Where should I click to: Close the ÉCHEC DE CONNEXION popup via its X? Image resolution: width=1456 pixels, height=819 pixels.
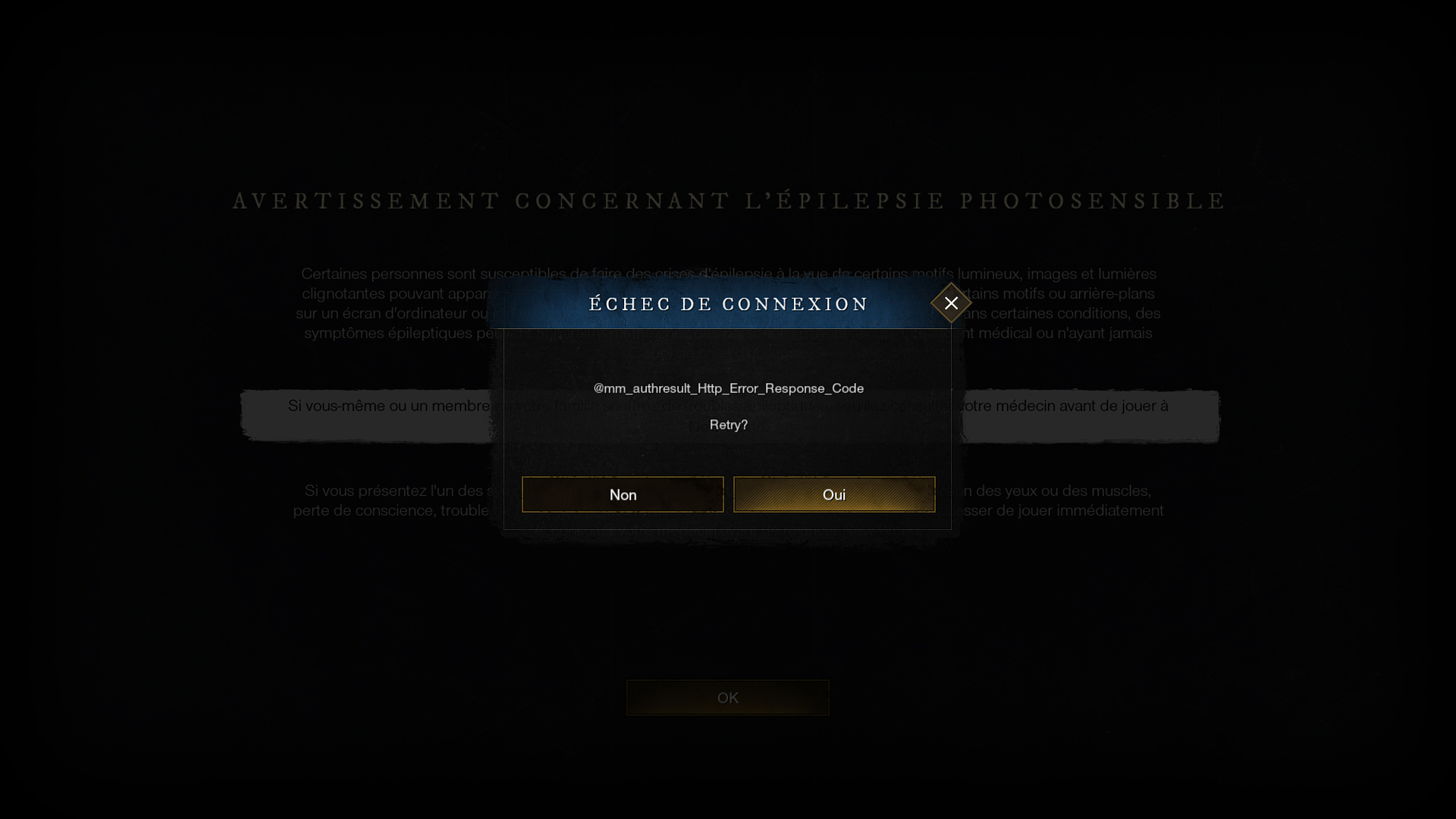point(951,303)
